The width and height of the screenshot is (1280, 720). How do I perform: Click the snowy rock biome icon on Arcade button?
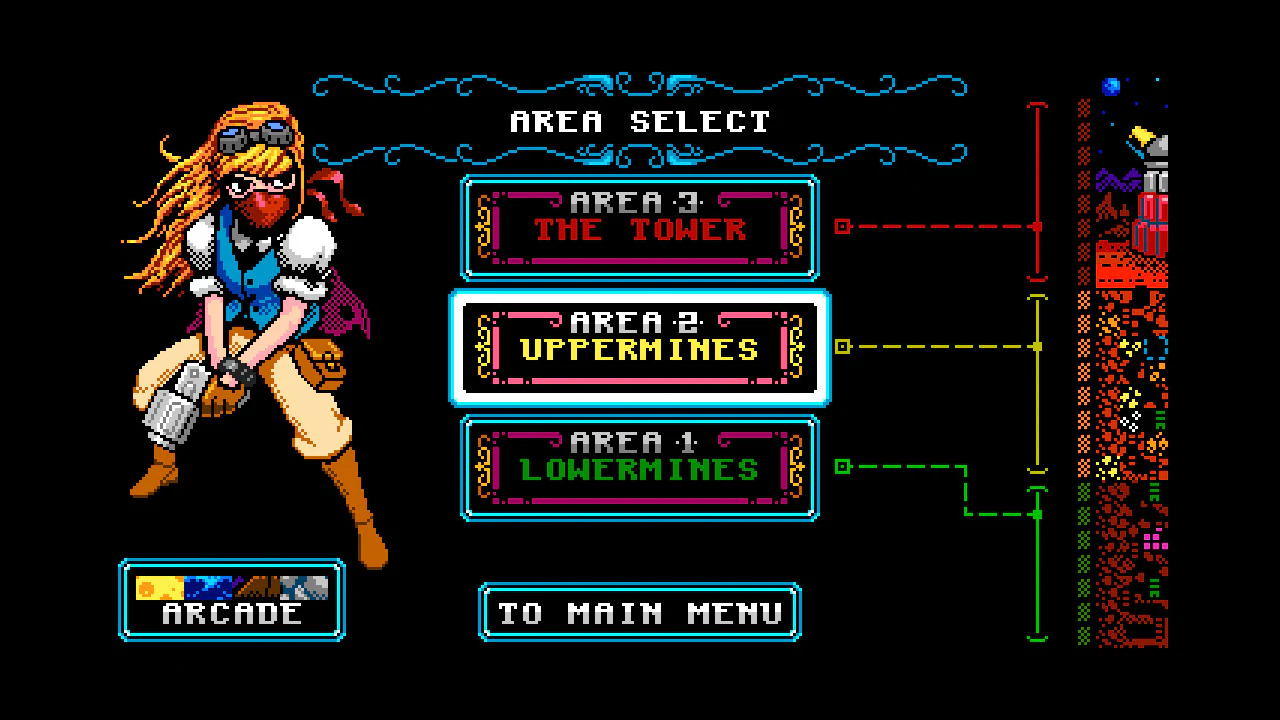coord(304,588)
